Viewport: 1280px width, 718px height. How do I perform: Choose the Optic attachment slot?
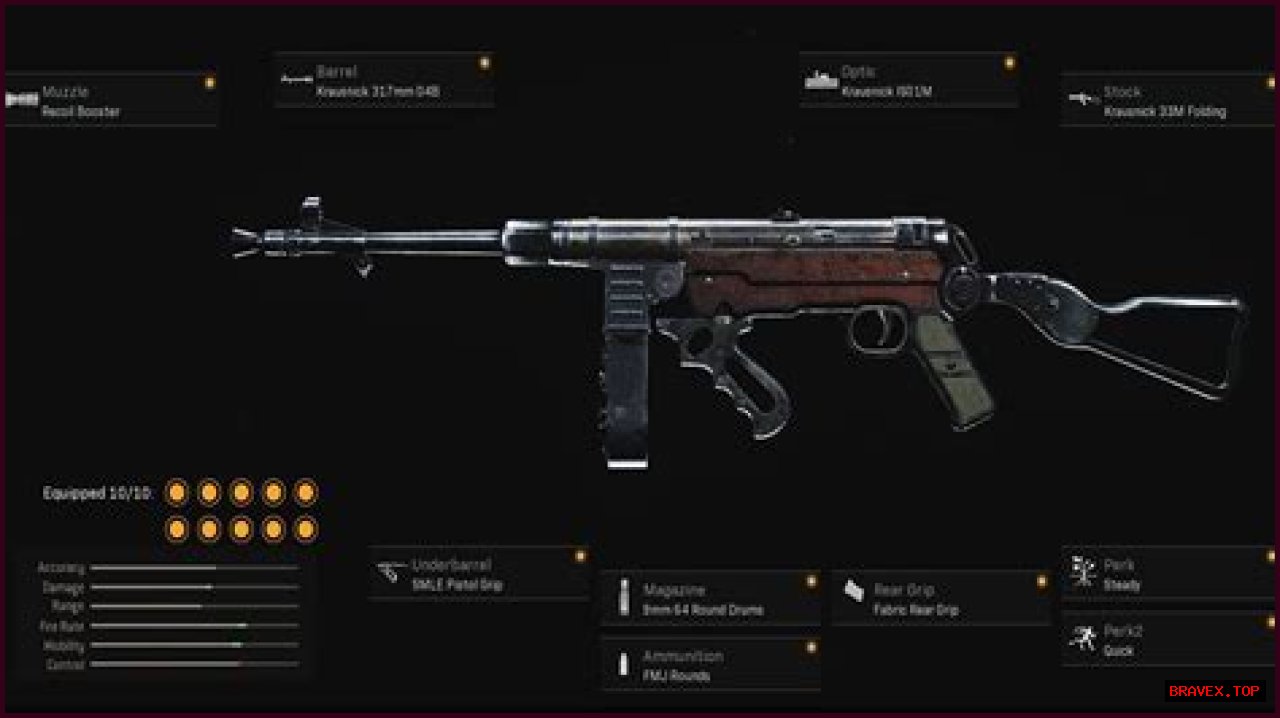tap(909, 81)
